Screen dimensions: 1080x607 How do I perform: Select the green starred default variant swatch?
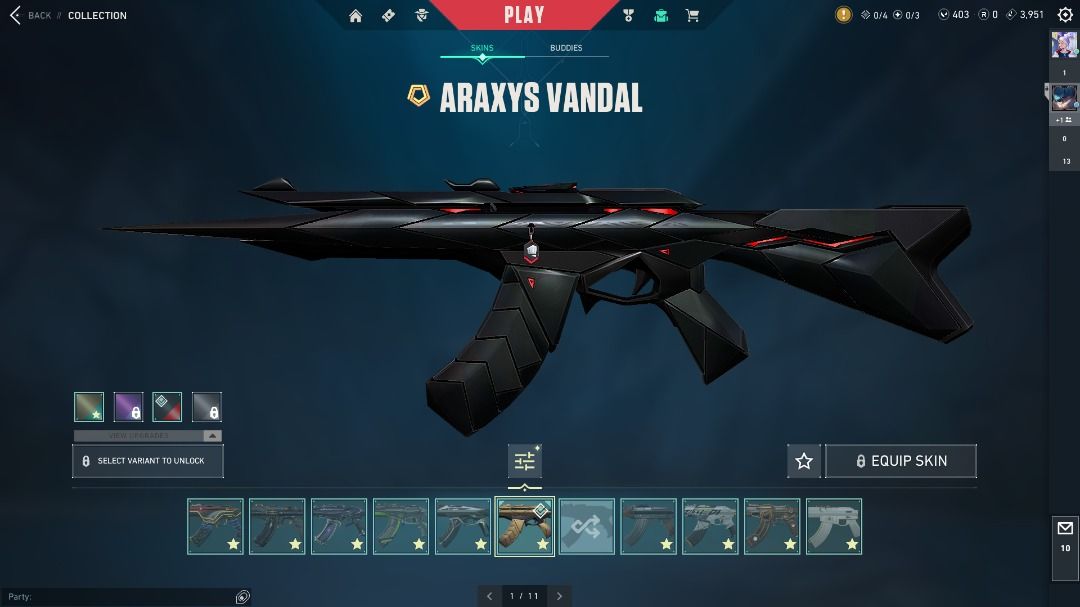click(89, 407)
